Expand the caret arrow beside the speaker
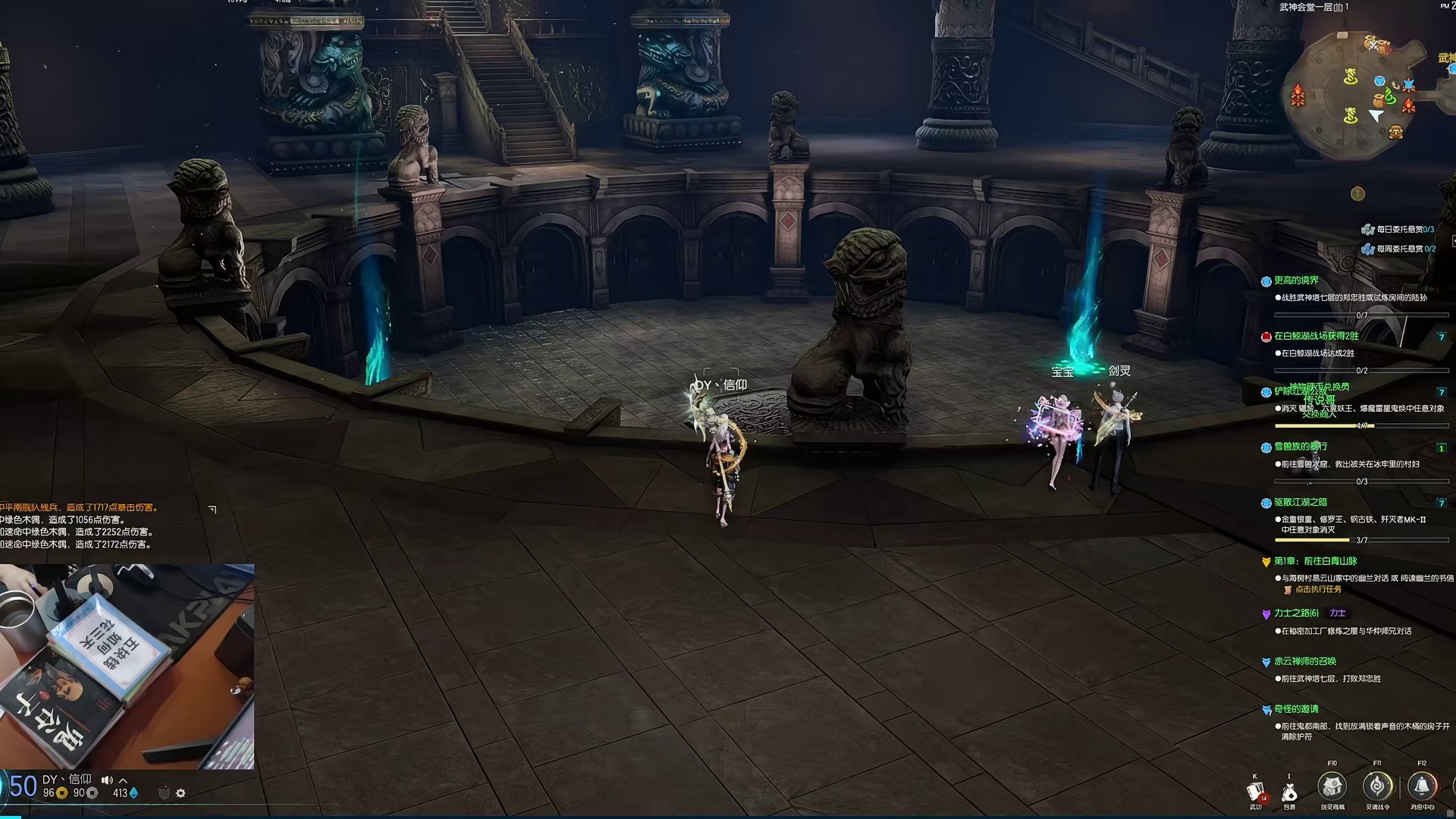Image resolution: width=1456 pixels, height=819 pixels. pyautogui.click(x=124, y=780)
